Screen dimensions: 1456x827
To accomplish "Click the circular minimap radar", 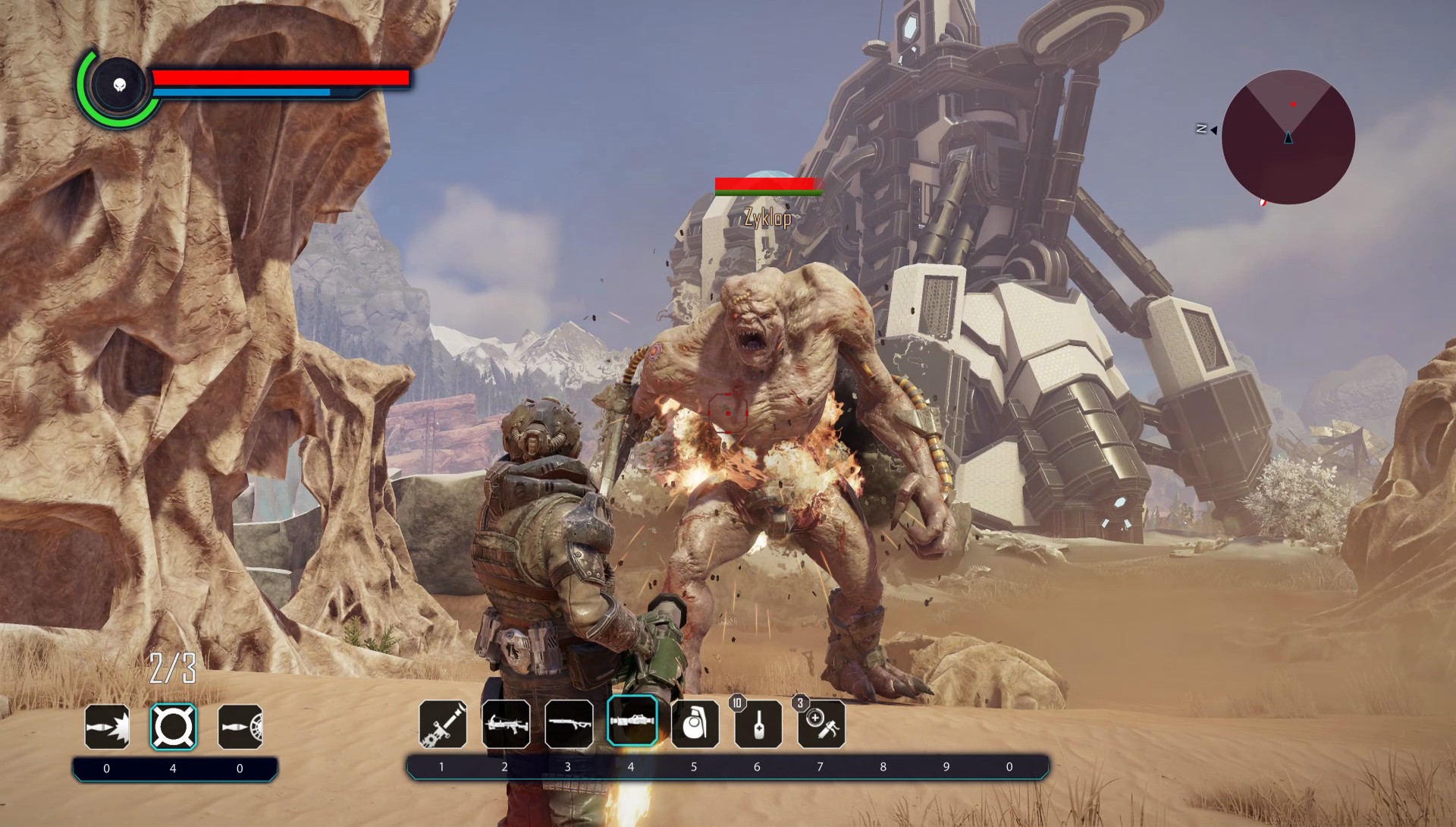I will (1288, 137).
